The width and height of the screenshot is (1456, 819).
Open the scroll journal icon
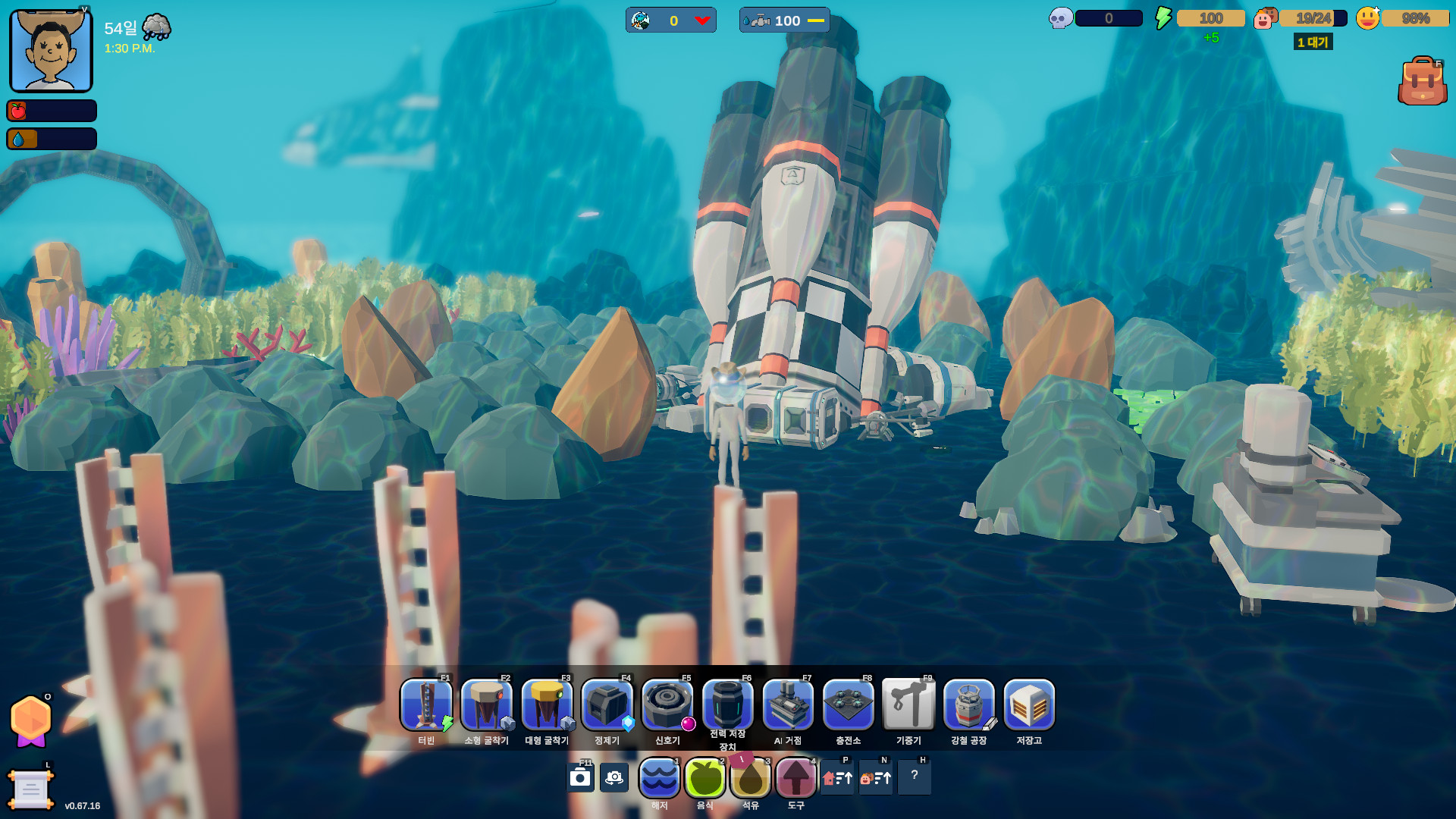[x=30, y=789]
